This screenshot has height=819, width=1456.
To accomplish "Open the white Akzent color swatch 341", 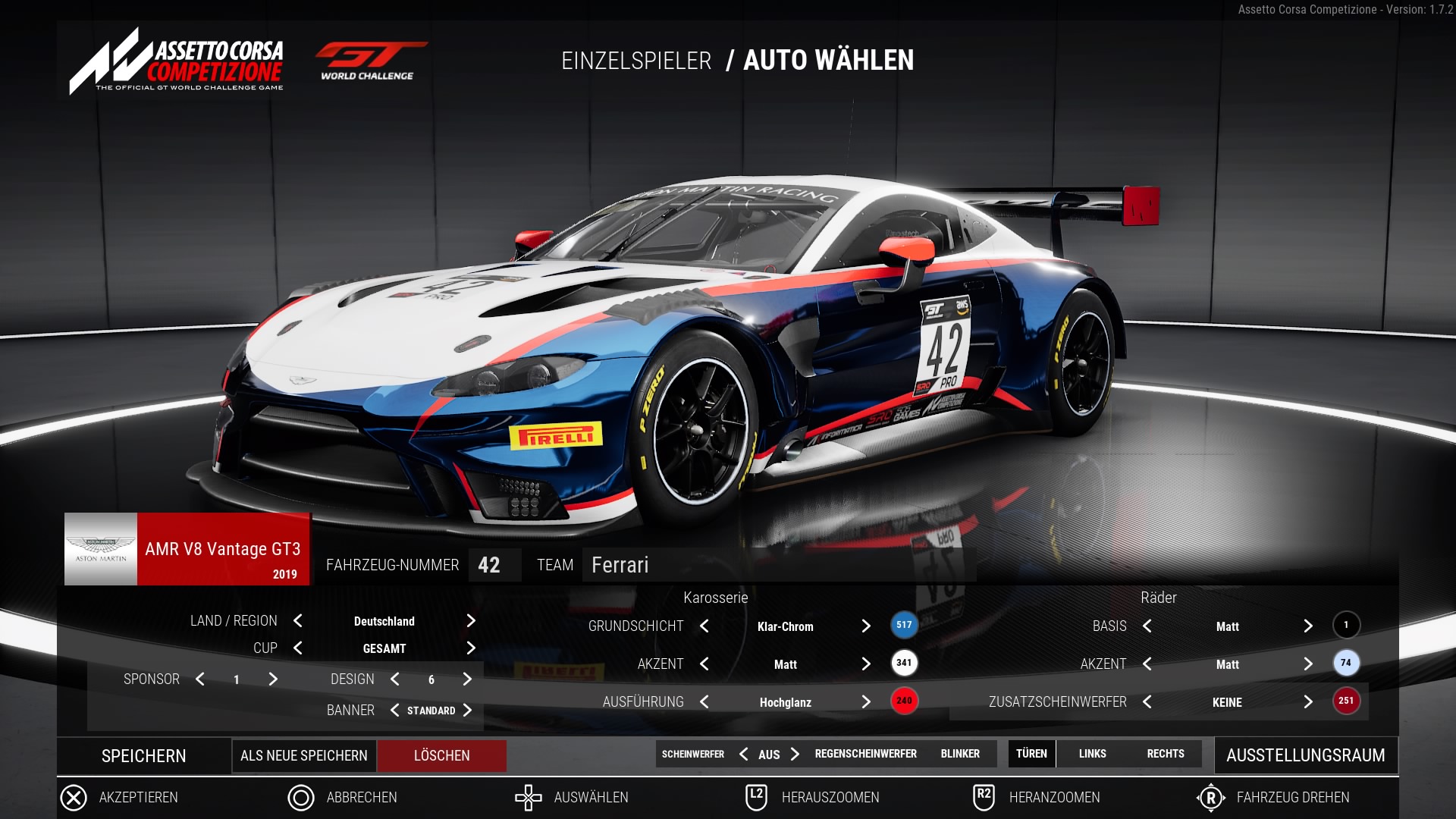I will [904, 664].
